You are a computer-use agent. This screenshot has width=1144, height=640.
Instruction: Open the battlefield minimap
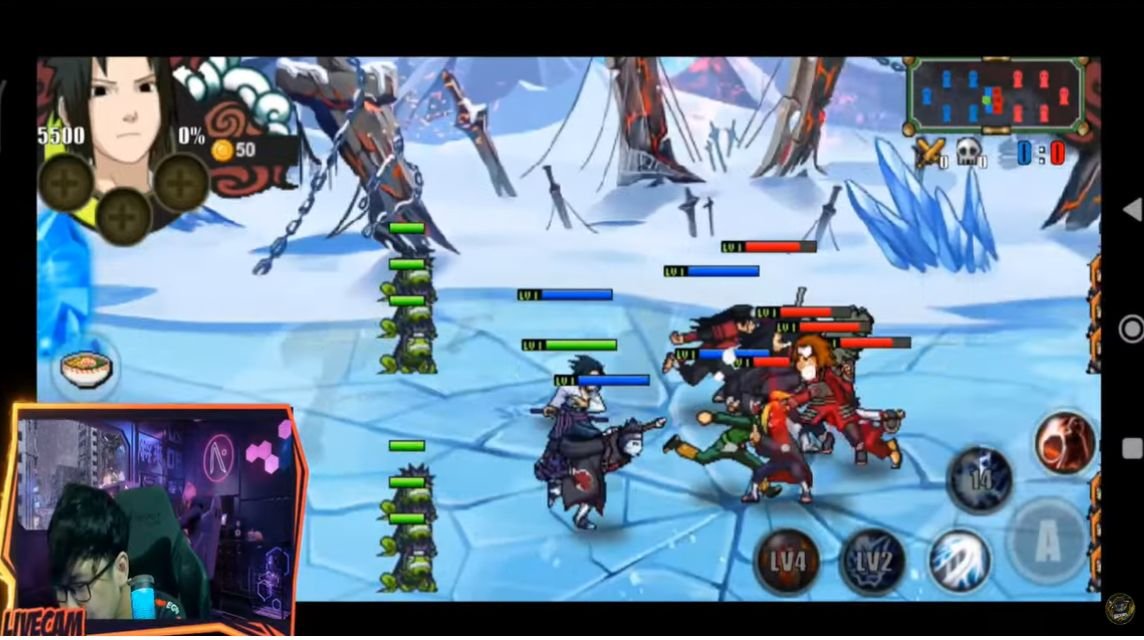click(x=994, y=96)
